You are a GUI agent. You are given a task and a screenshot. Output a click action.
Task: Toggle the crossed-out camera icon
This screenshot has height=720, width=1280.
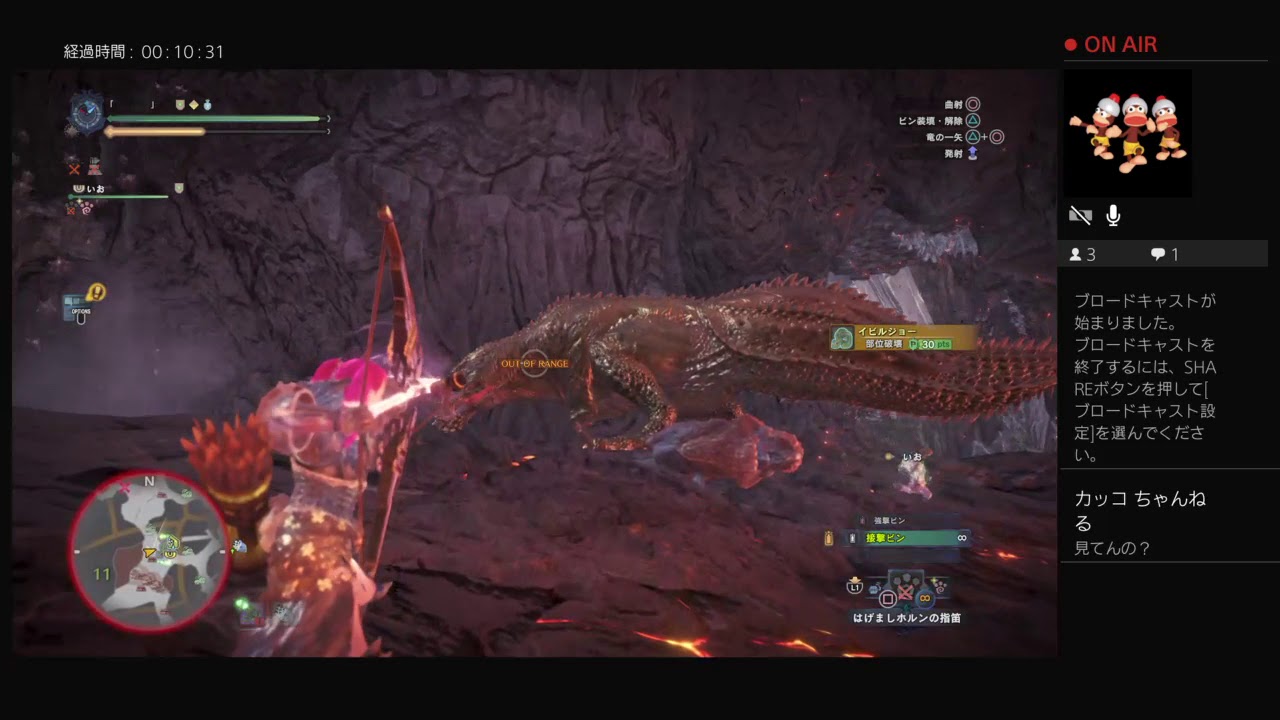(1080, 215)
